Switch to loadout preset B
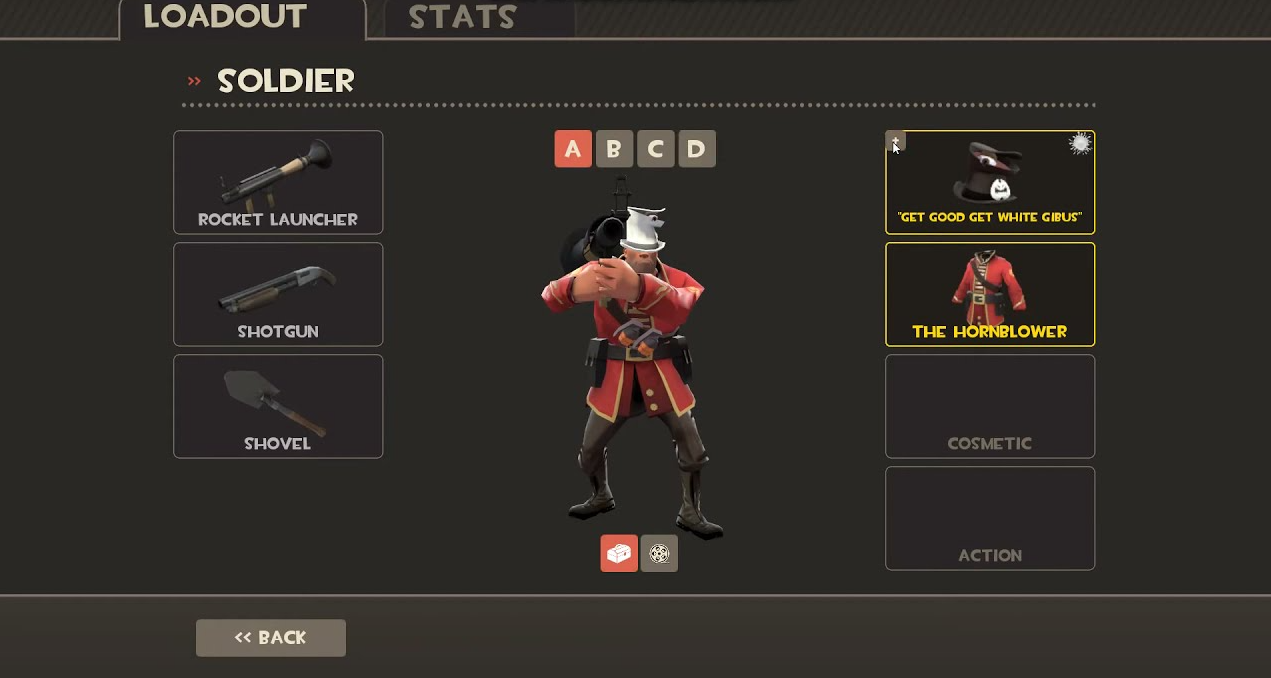The width and height of the screenshot is (1271, 678). [614, 149]
